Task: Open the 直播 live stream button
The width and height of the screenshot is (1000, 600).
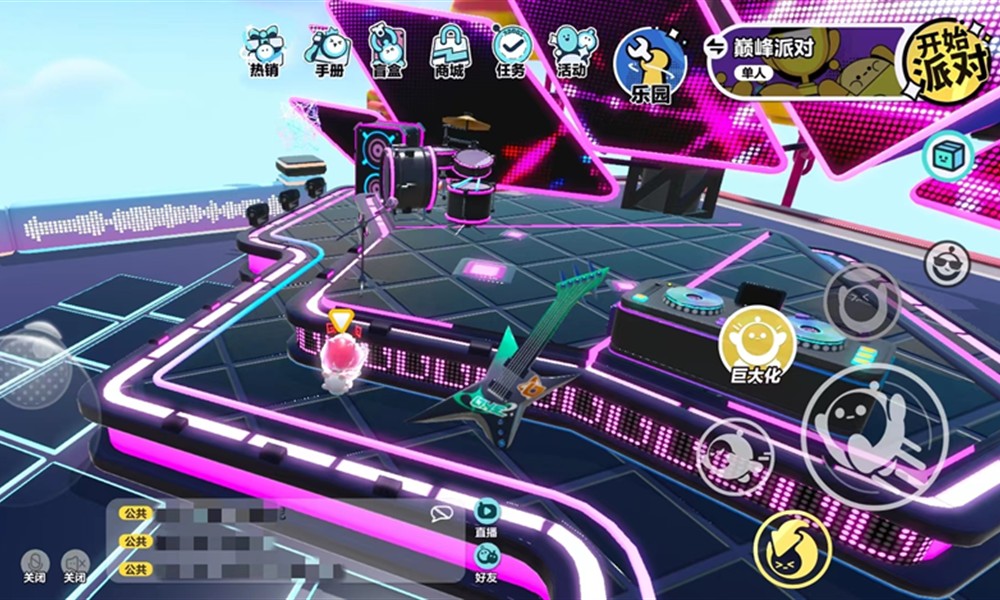Action: click(x=487, y=520)
